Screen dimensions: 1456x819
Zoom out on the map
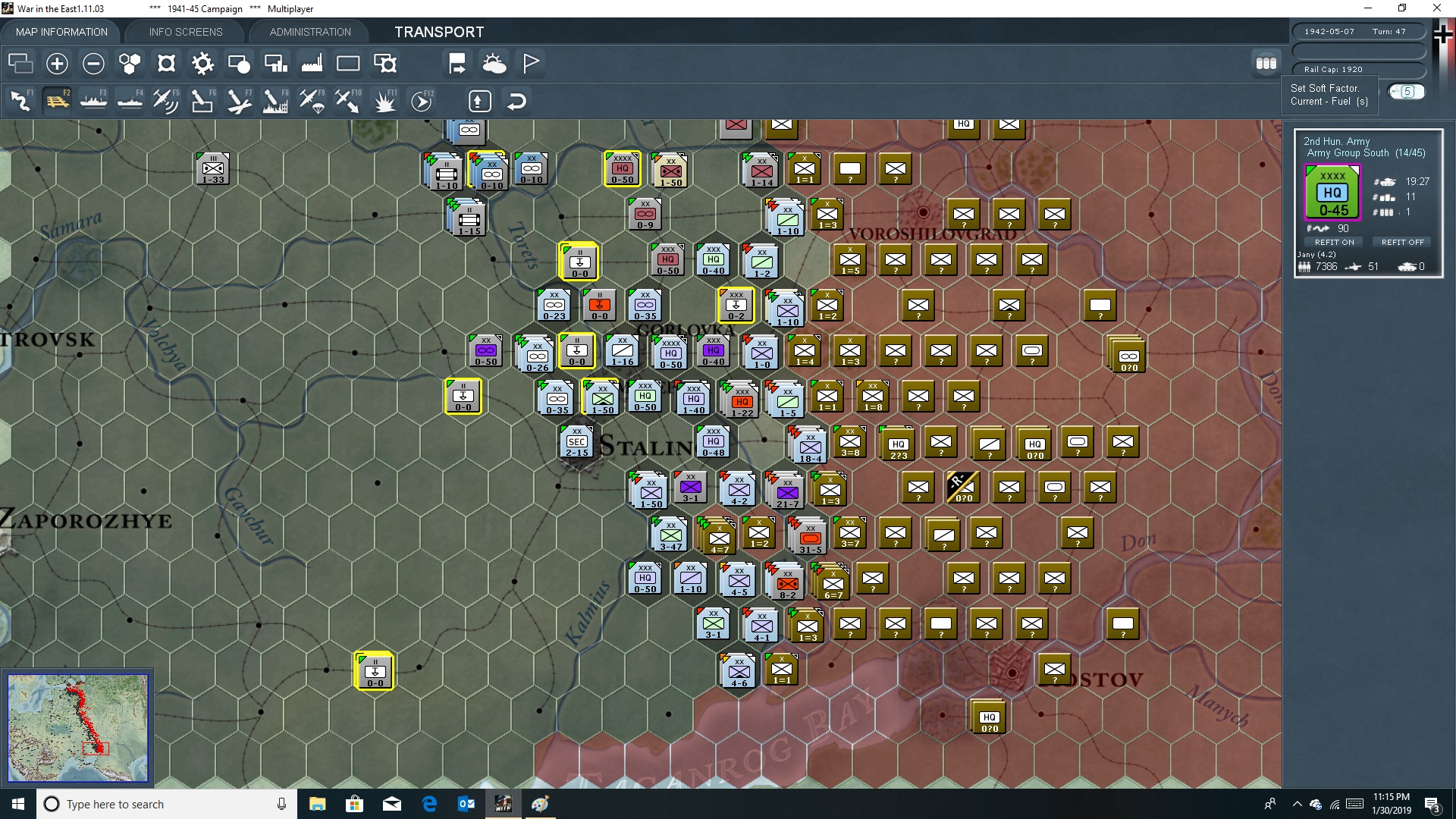[93, 64]
